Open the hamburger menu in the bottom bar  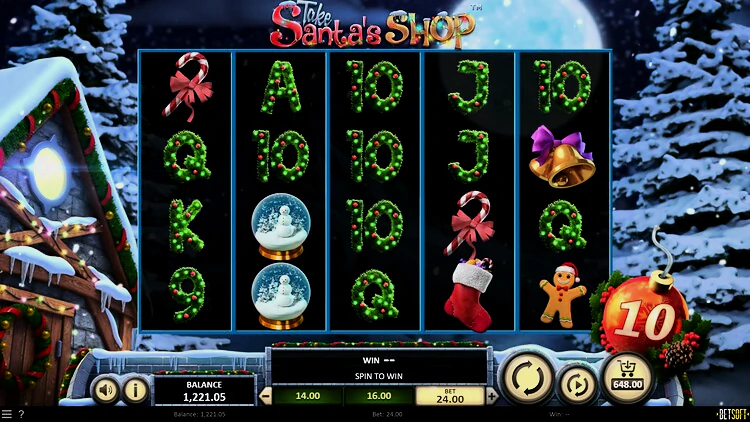point(7,414)
